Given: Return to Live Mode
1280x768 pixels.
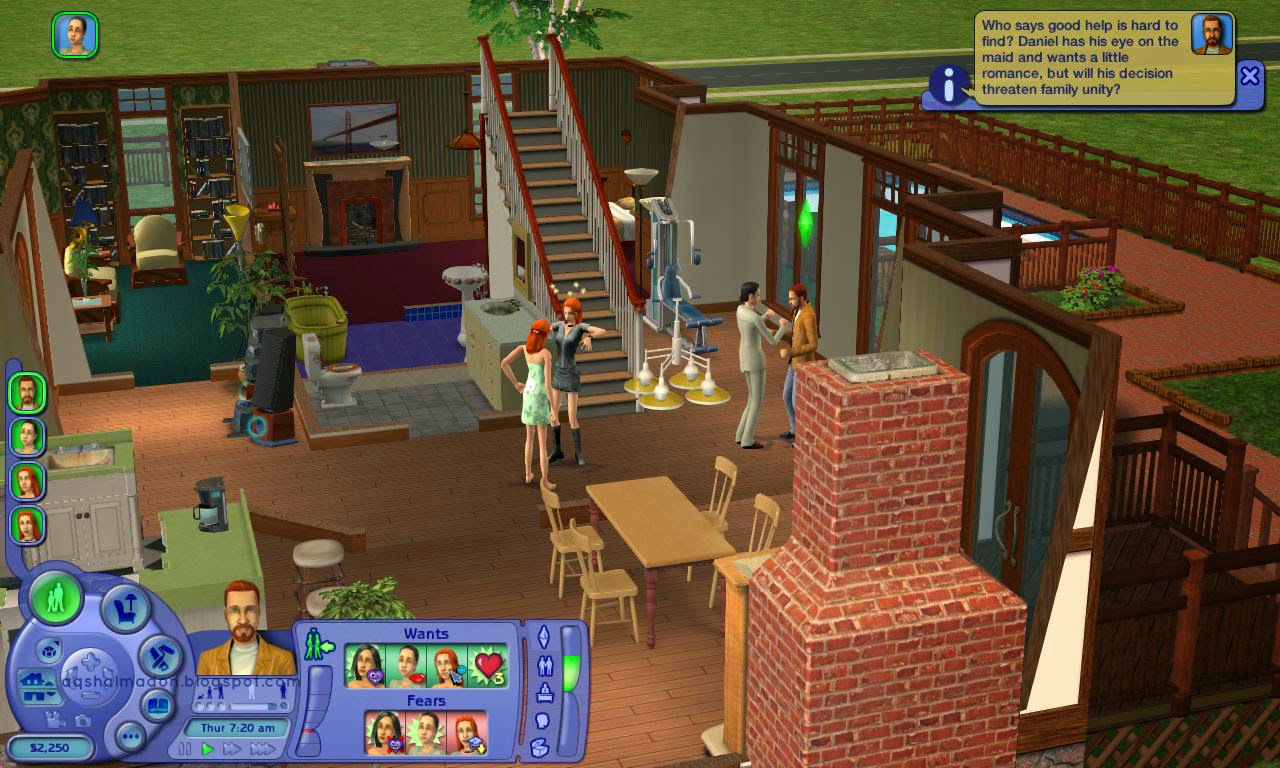Looking at the screenshot, I should tap(57, 598).
